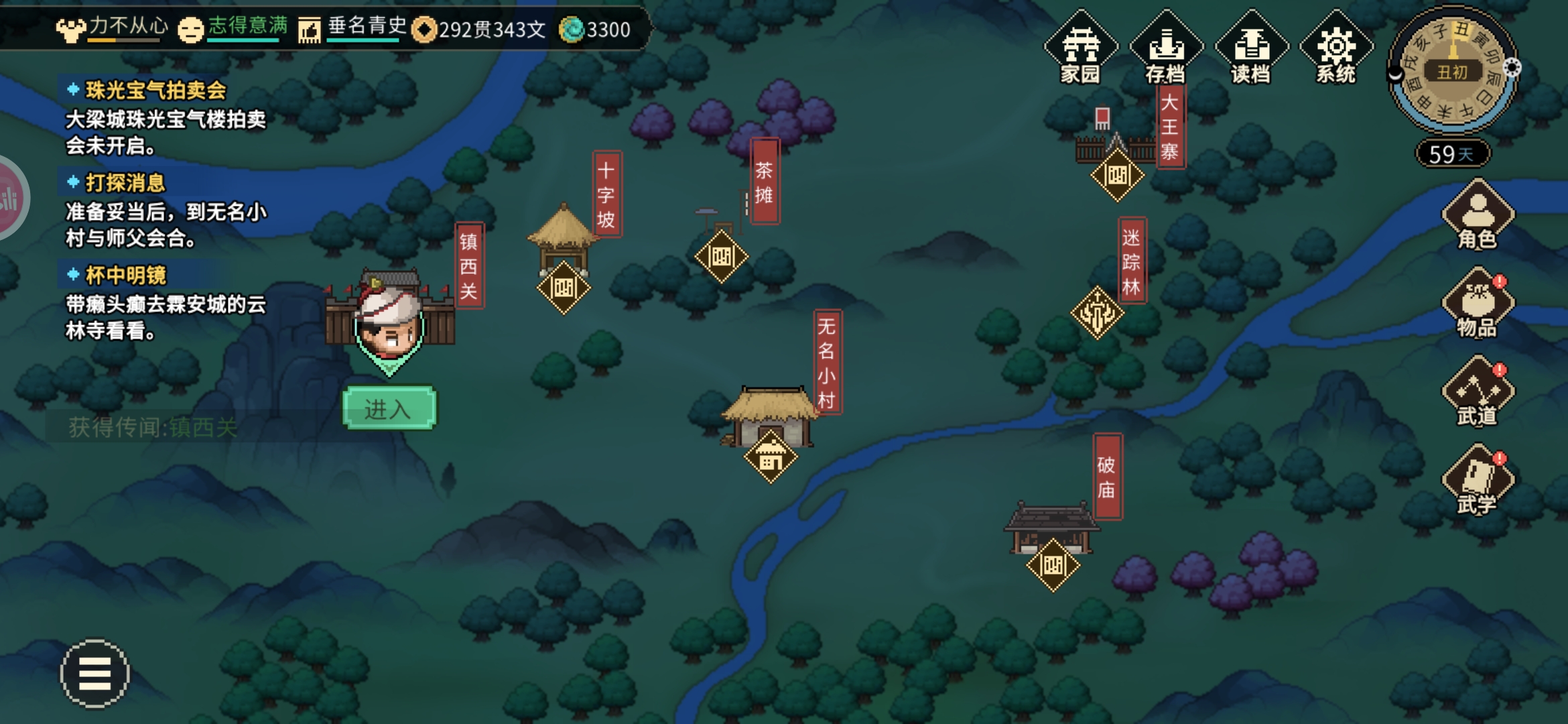
Task: Open the 武学 martial arts book
Action: 1478,481
